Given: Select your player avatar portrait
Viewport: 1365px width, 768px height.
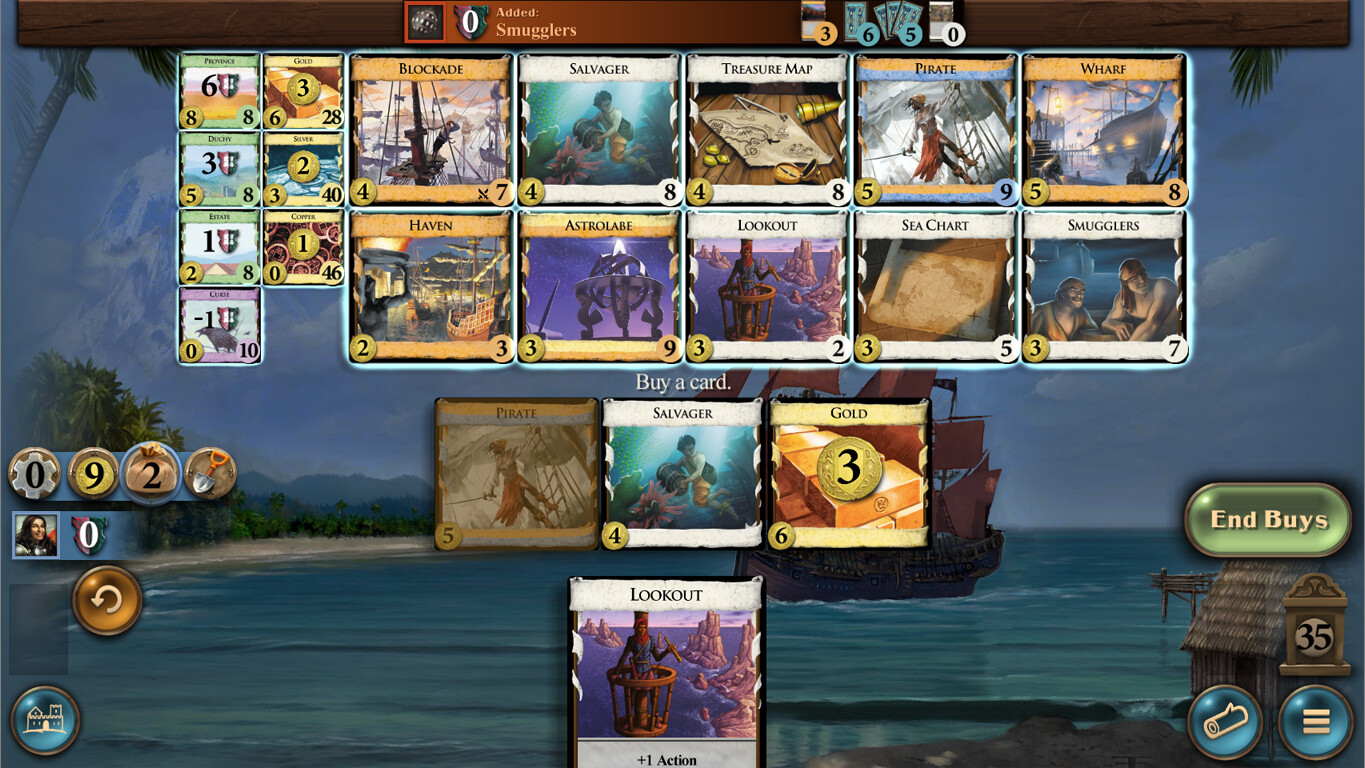Looking at the screenshot, I should pyautogui.click(x=36, y=536).
